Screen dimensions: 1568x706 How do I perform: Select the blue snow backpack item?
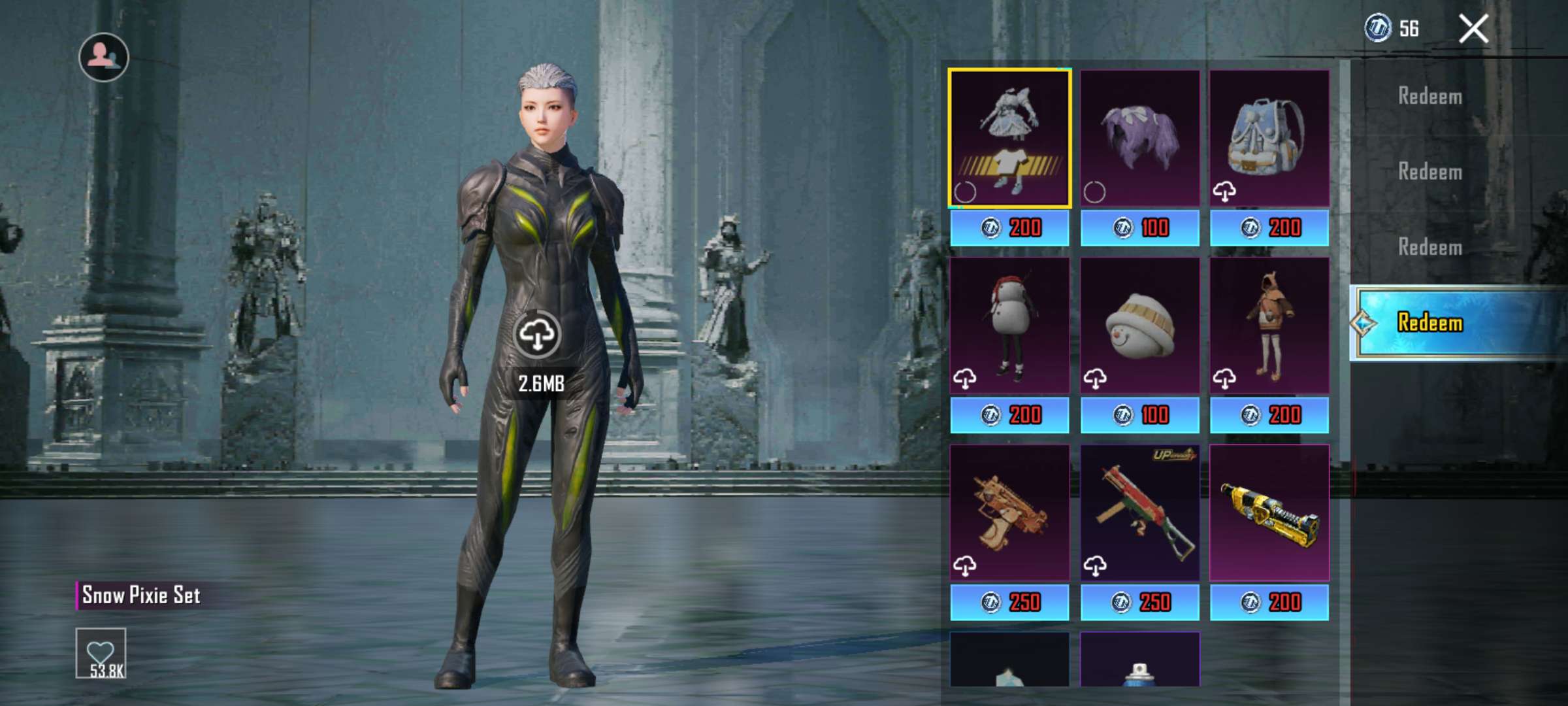[1269, 138]
